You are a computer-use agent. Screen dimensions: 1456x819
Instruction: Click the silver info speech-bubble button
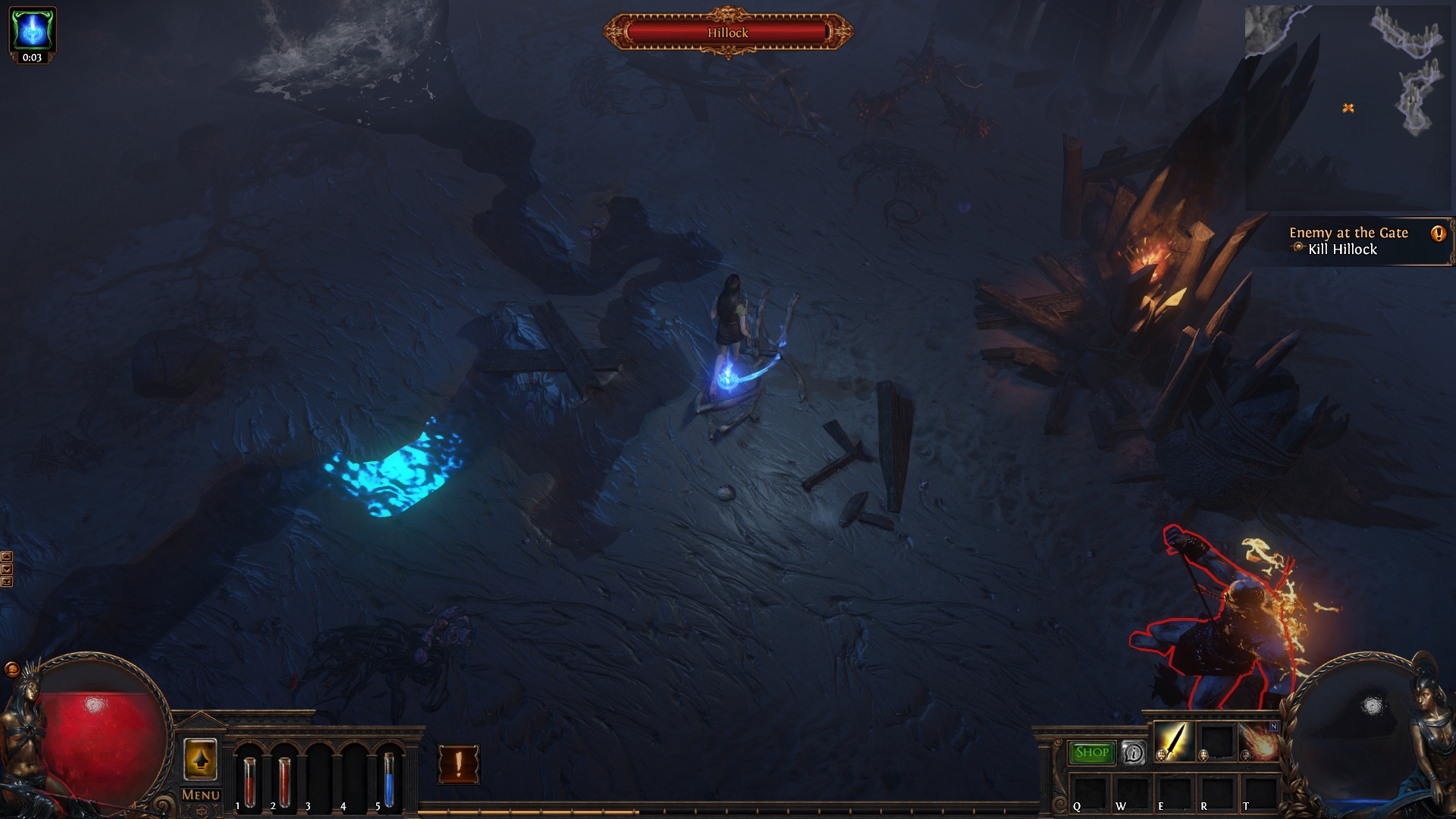click(x=1134, y=753)
